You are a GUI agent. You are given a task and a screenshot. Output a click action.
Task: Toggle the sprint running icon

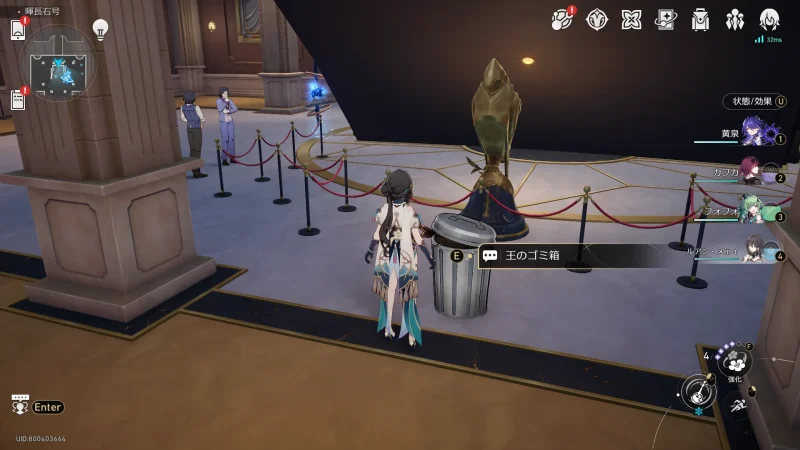coord(737,405)
